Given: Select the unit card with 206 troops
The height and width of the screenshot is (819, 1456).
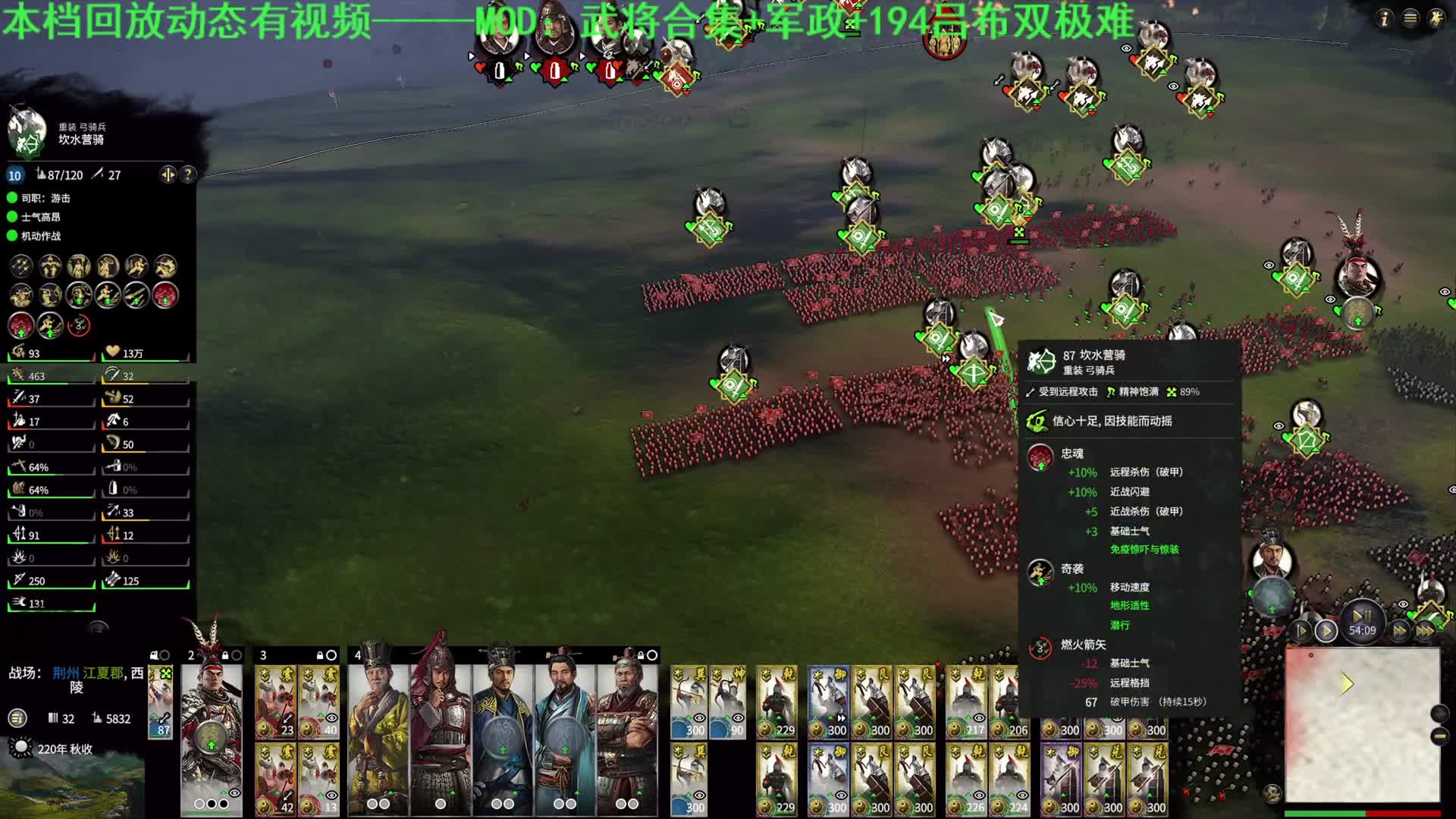Looking at the screenshot, I should (1009, 703).
